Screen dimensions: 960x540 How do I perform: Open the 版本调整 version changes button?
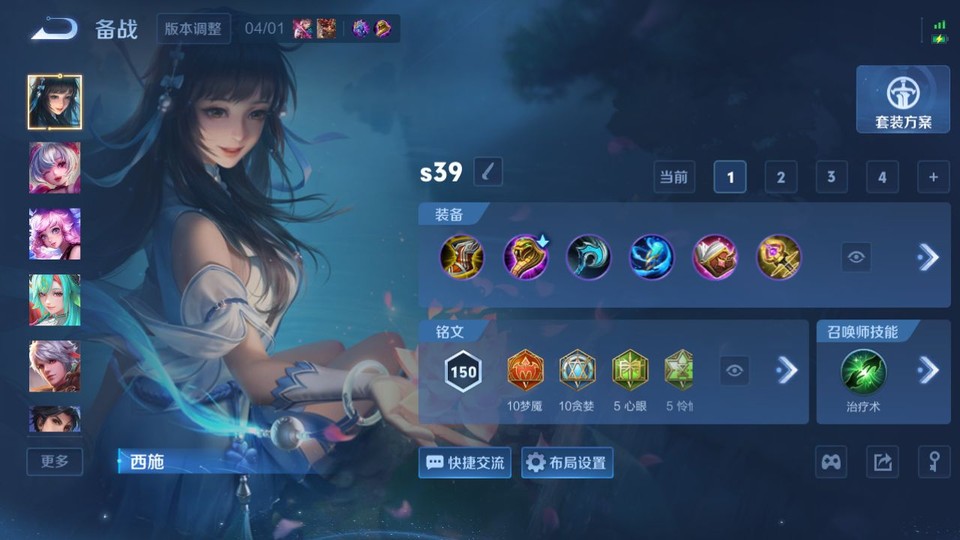[194, 28]
